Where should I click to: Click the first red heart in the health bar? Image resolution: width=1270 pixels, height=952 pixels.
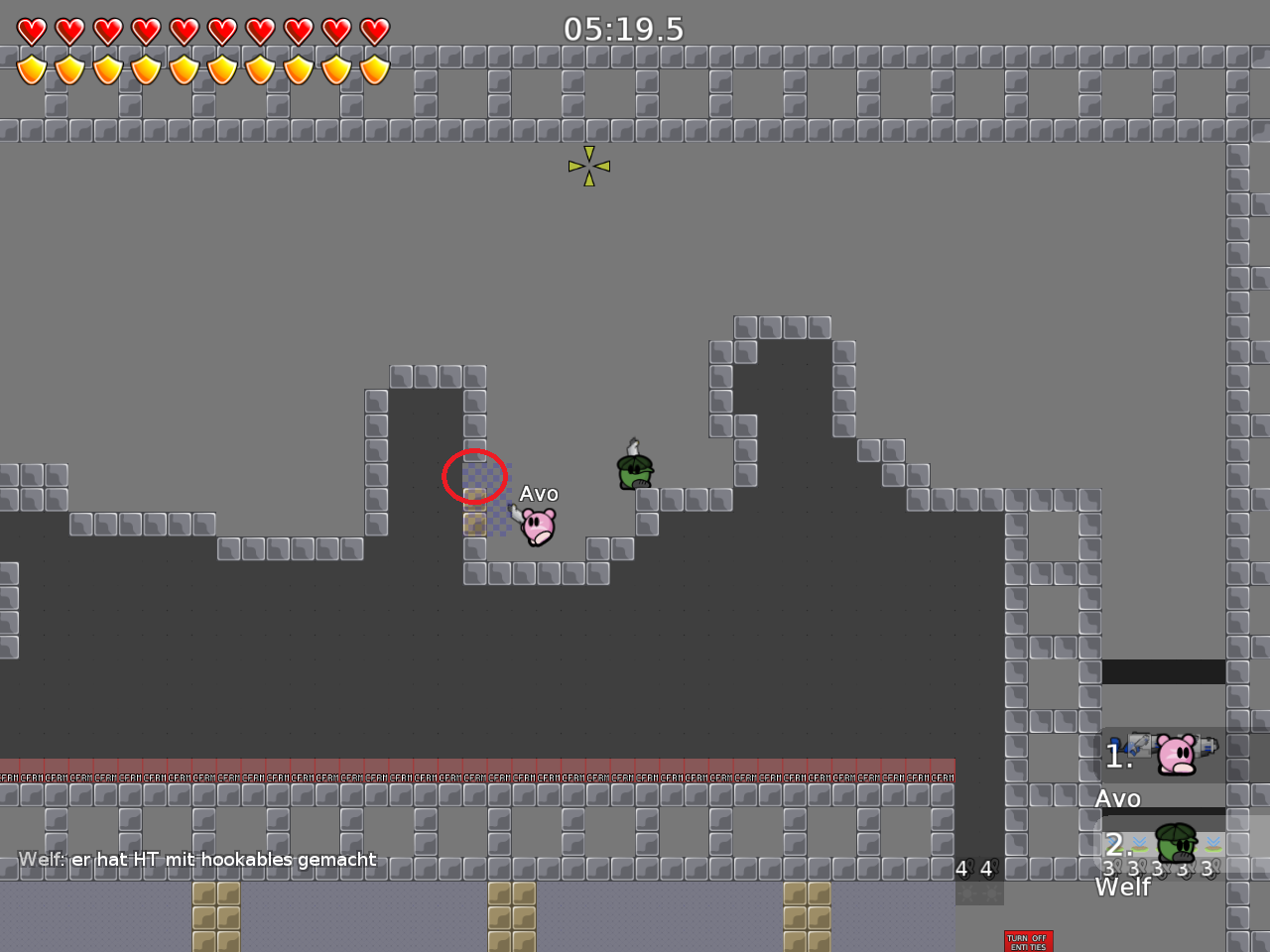[31, 29]
